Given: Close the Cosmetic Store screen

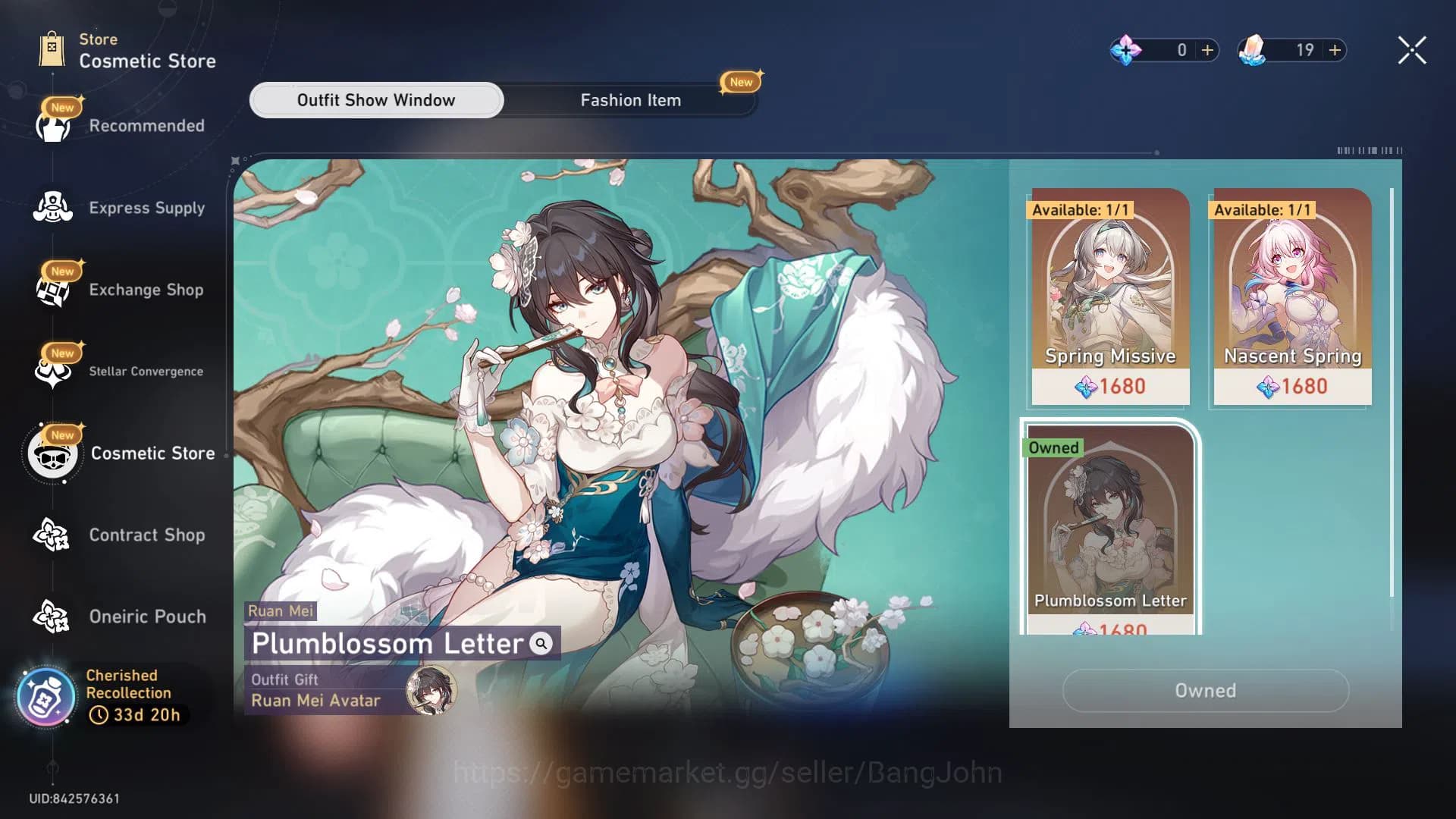Looking at the screenshot, I should tap(1411, 49).
